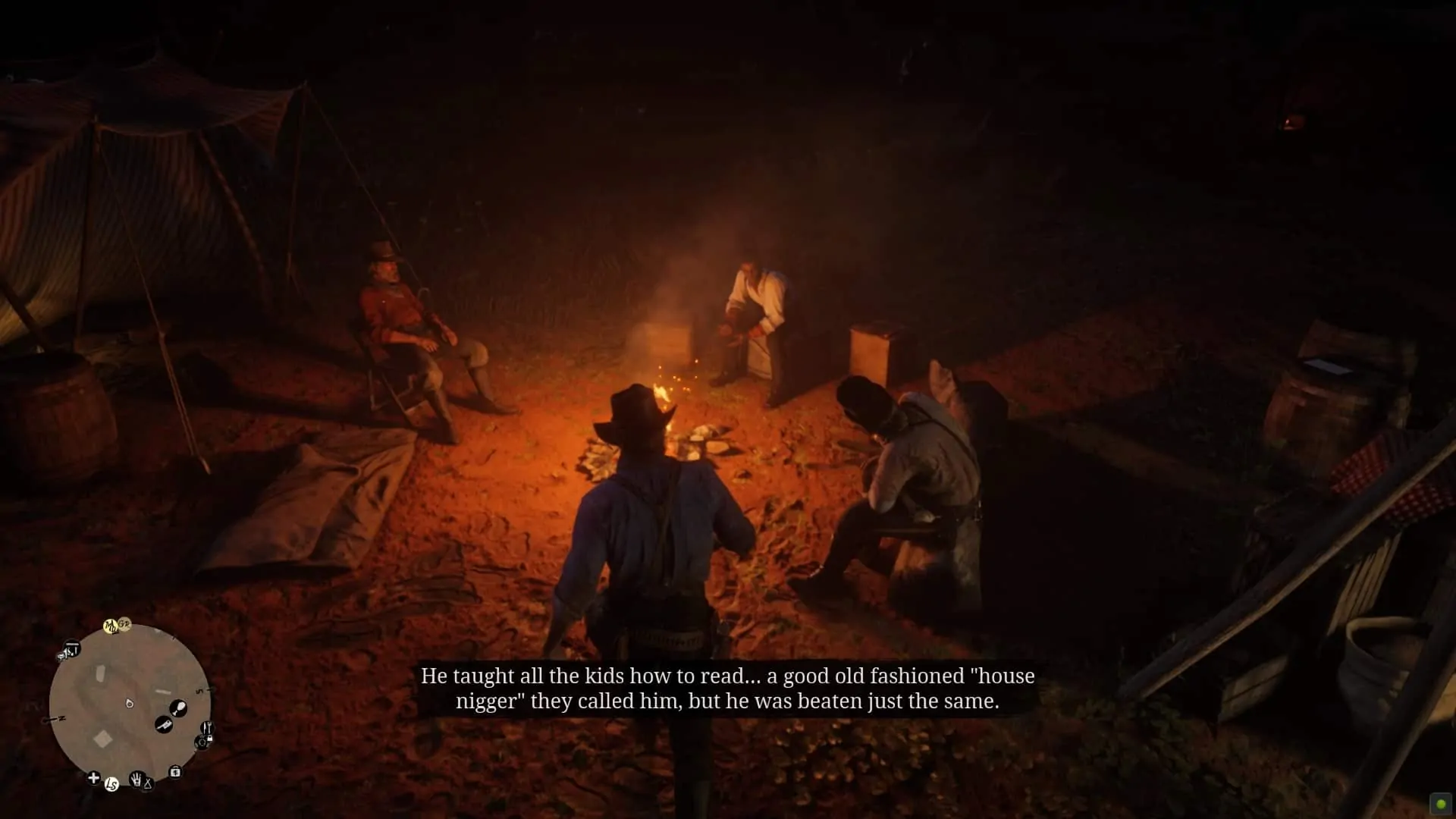Select the medicine bag minimap marker
This screenshot has width=1456, height=819.
pyautogui.click(x=175, y=772)
